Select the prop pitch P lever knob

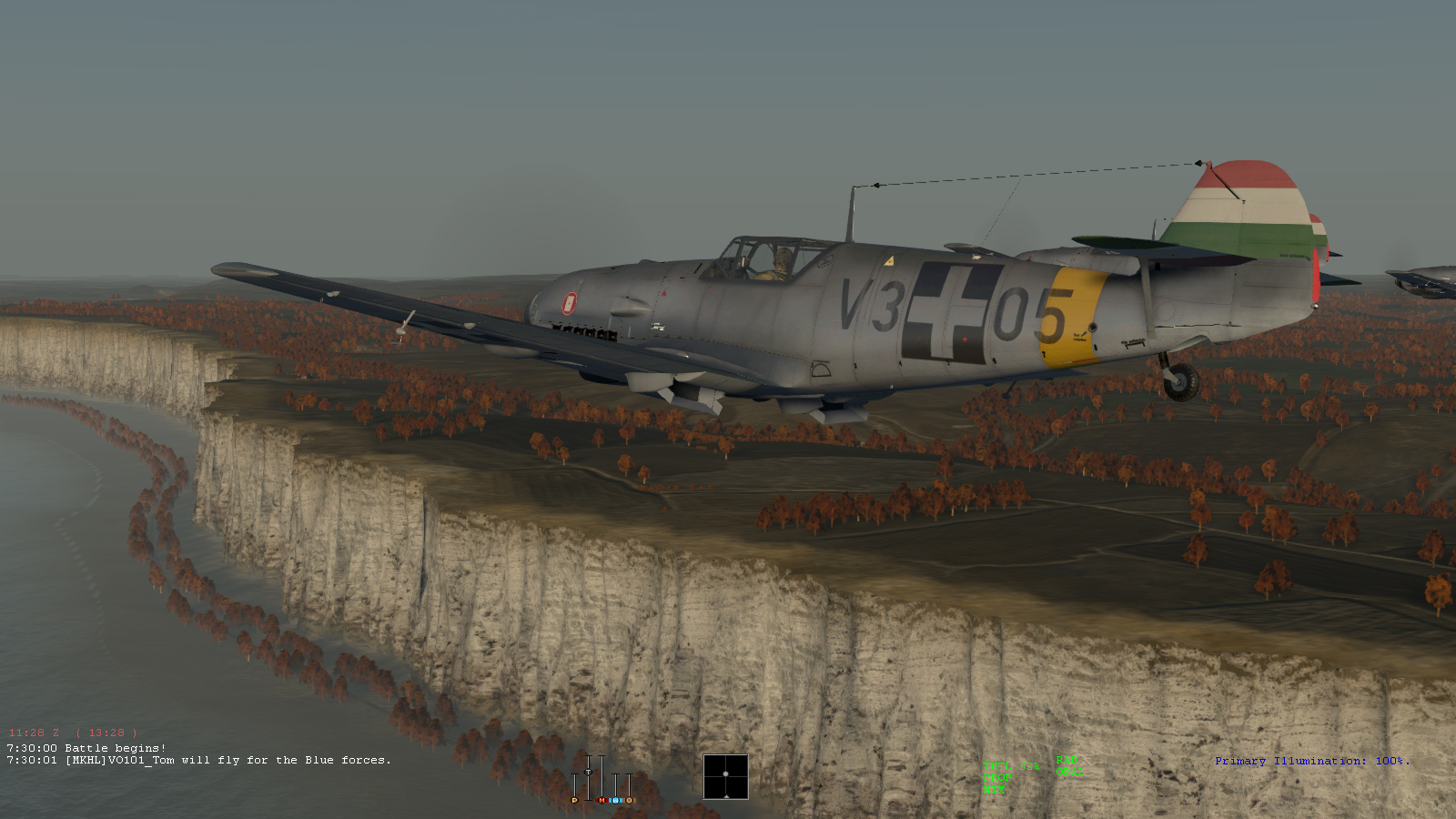(x=574, y=800)
